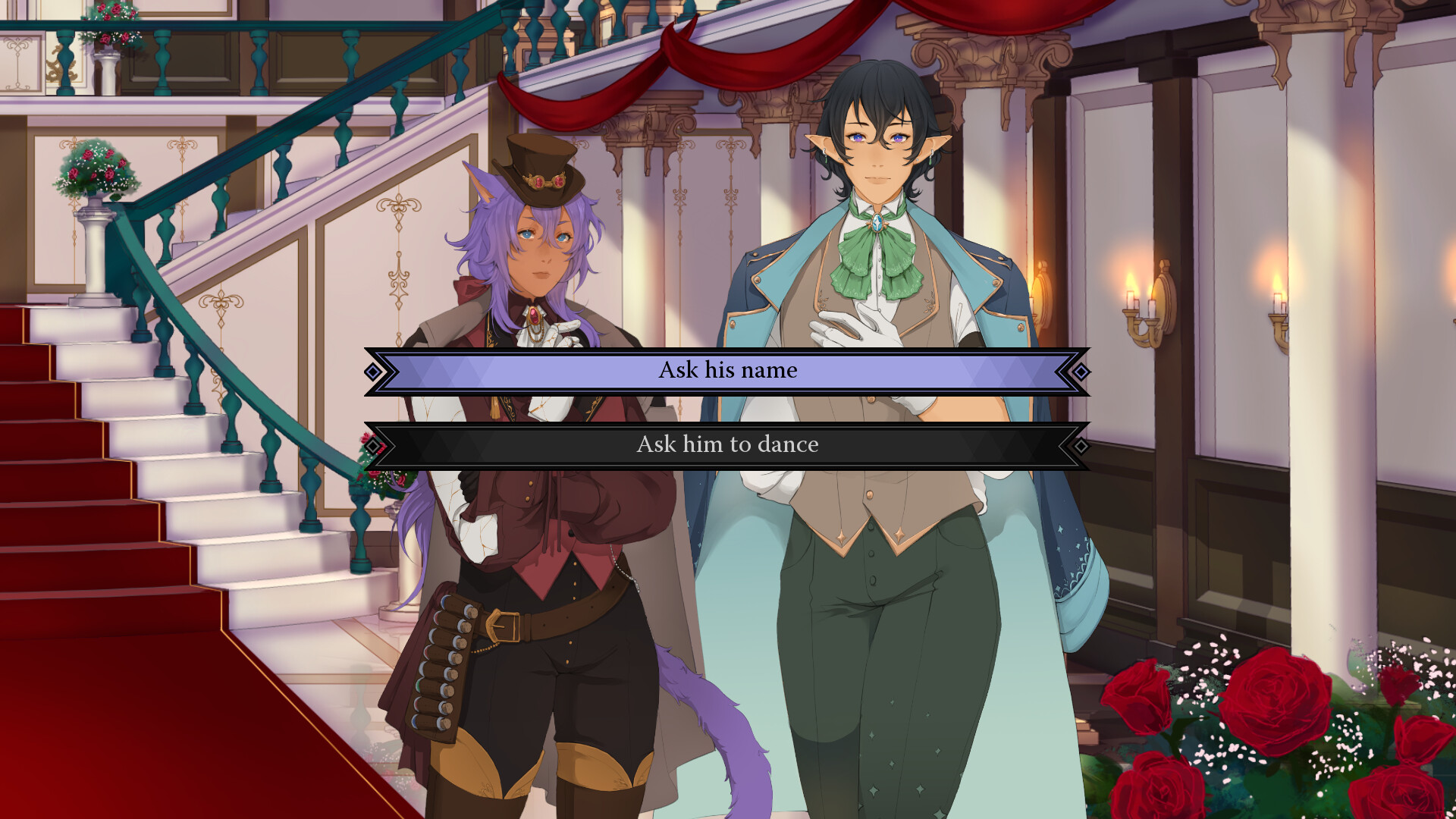Click the green jeweled brooch on the cravat
Screen dimensions: 1456x819
(x=877, y=223)
